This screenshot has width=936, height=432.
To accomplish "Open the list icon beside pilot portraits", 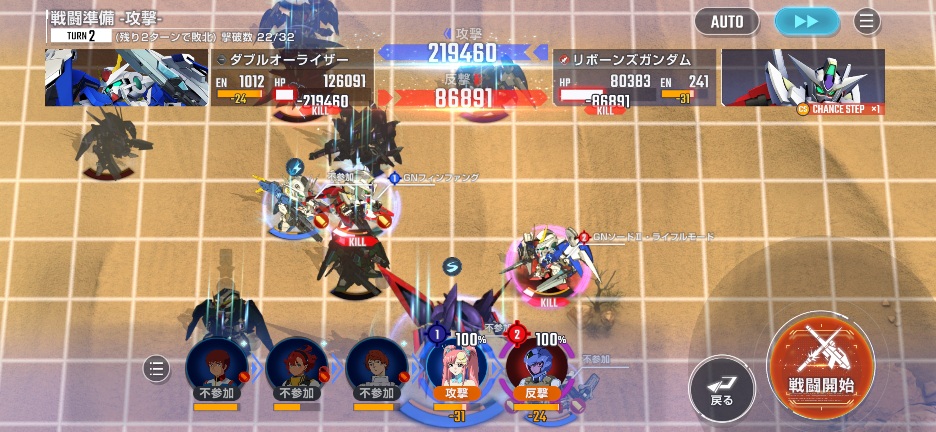I will (156, 368).
